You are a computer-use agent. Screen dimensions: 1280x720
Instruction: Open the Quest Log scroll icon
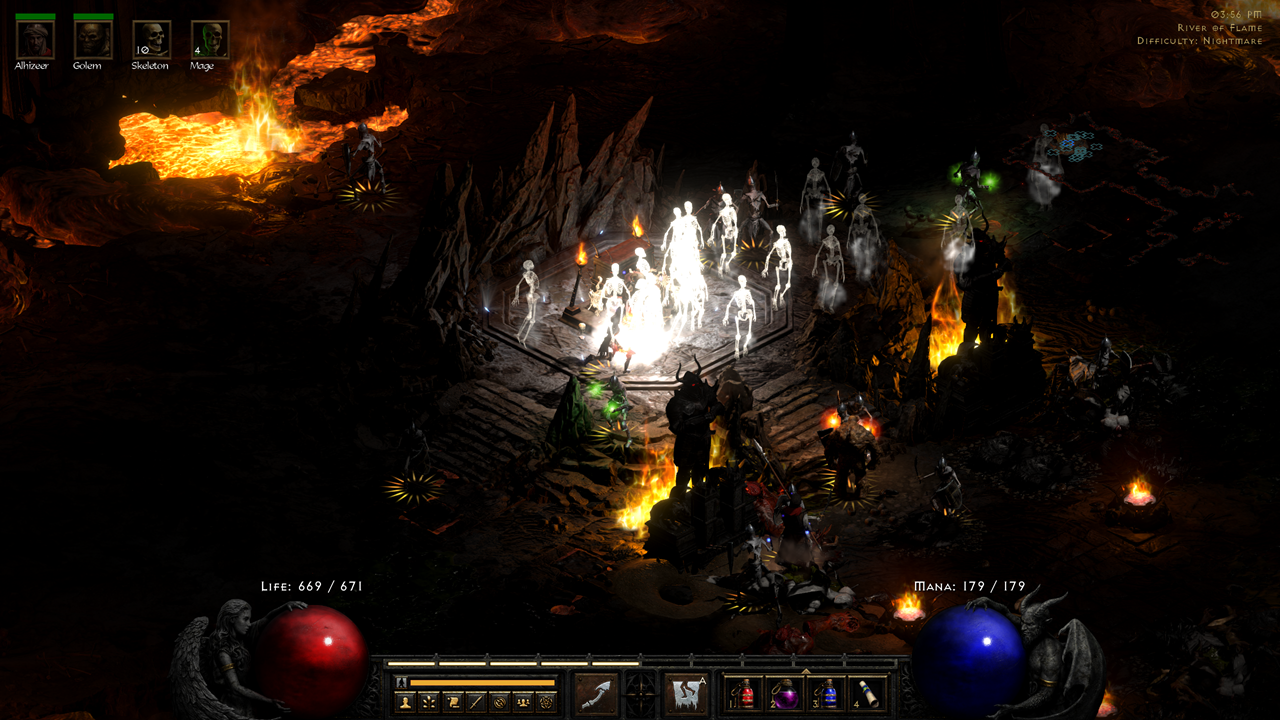[454, 703]
